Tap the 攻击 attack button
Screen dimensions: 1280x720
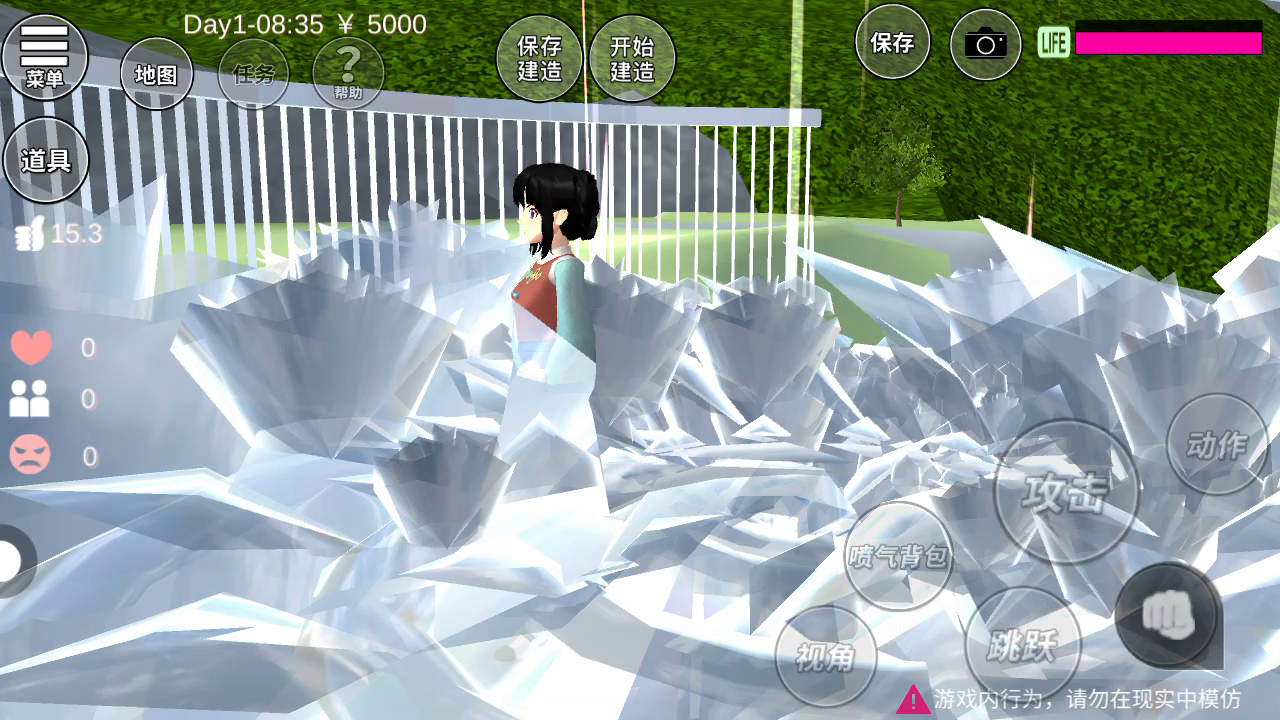tap(1066, 492)
